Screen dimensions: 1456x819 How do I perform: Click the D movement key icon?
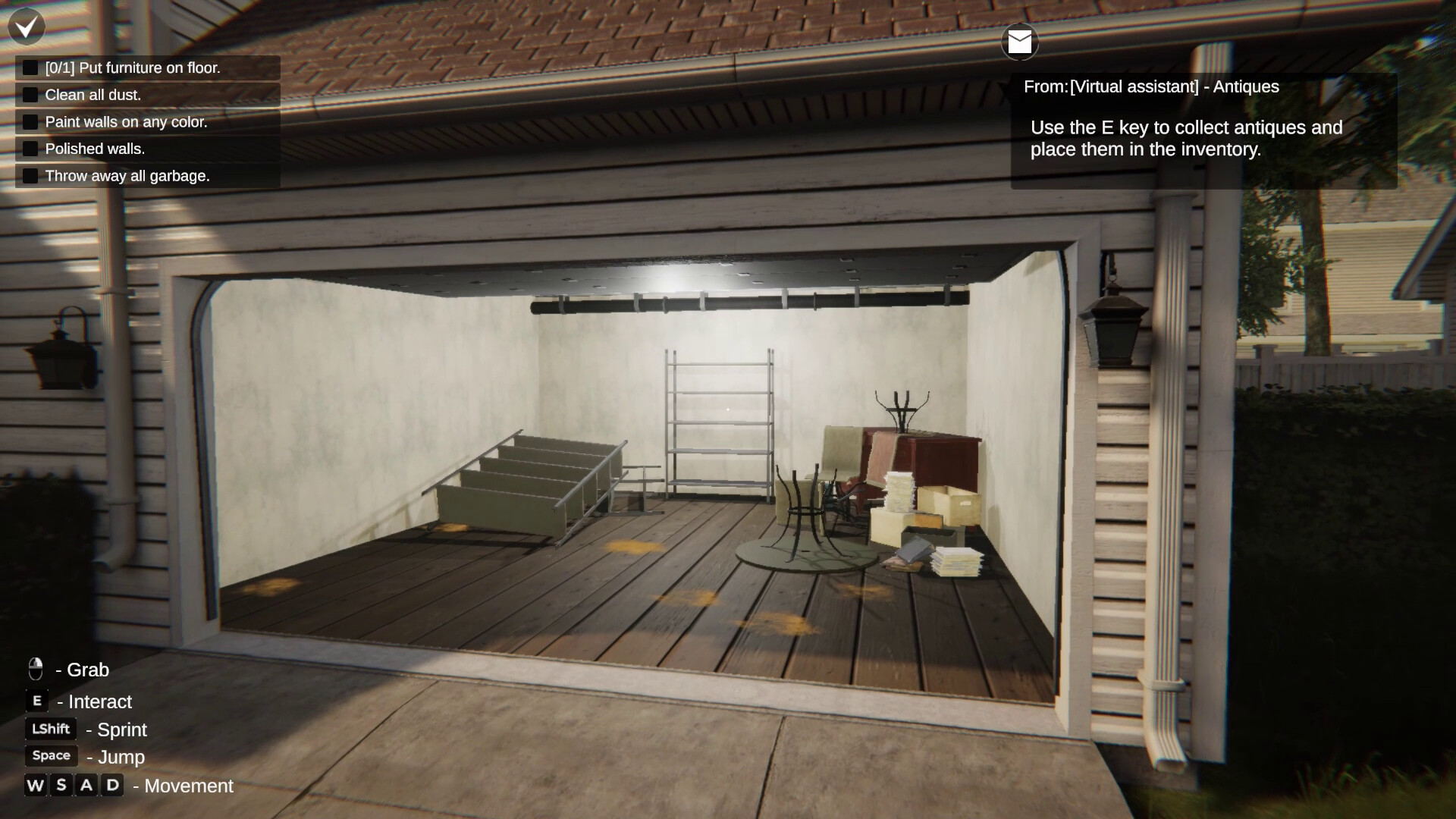click(112, 785)
